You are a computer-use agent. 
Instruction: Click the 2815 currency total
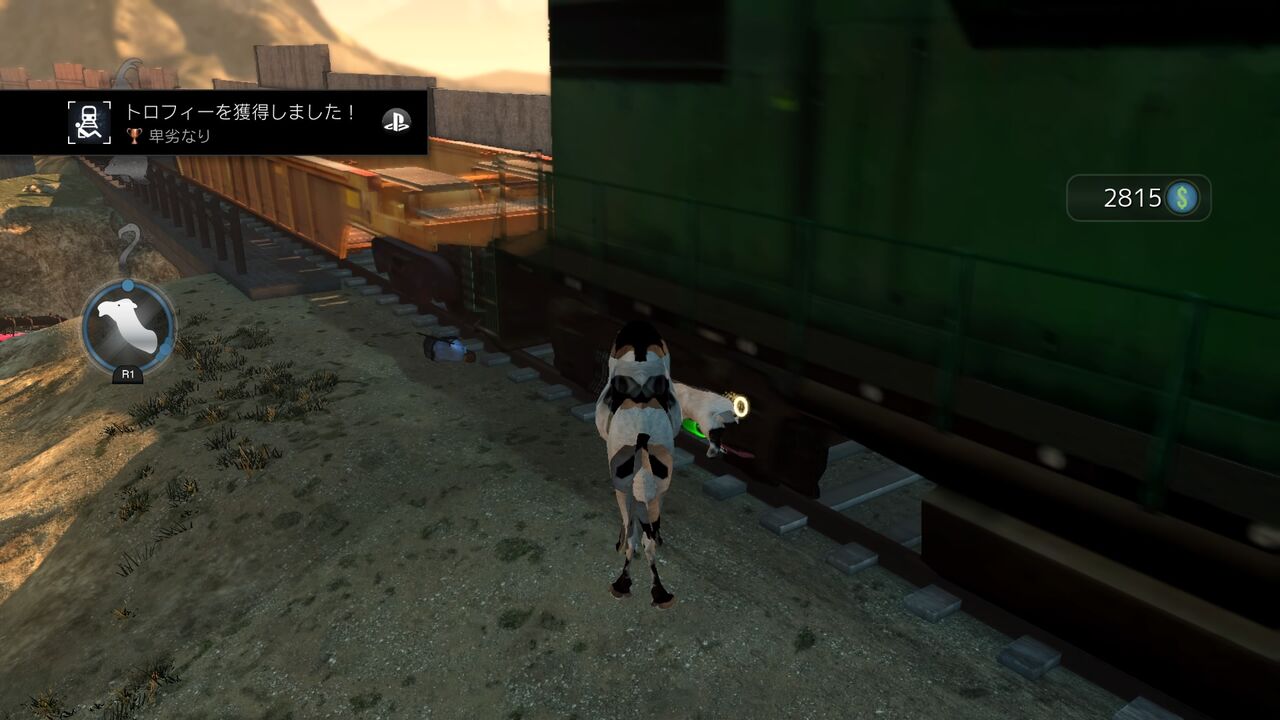pyautogui.click(x=1133, y=198)
